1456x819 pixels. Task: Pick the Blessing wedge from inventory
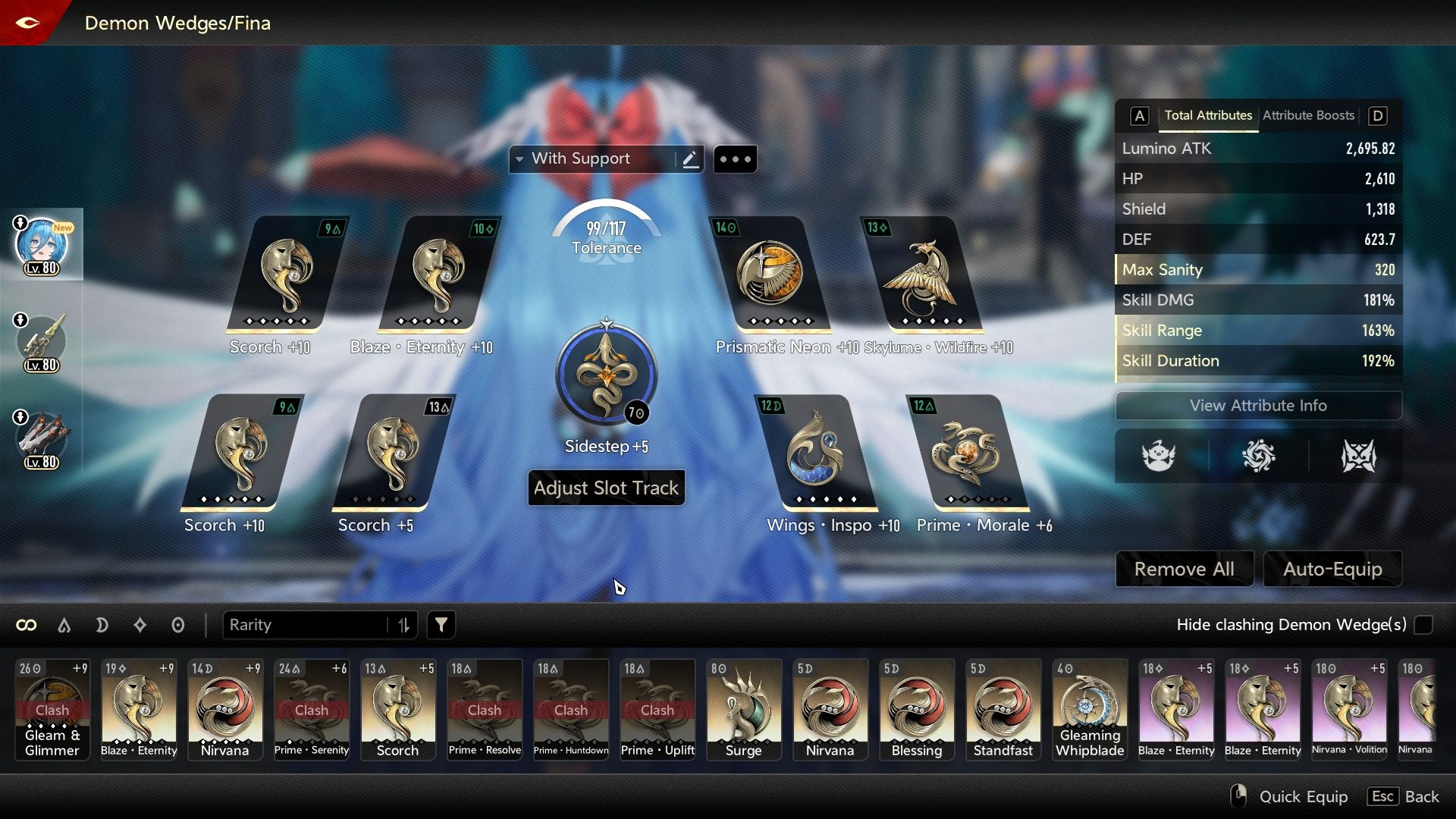coord(916,709)
